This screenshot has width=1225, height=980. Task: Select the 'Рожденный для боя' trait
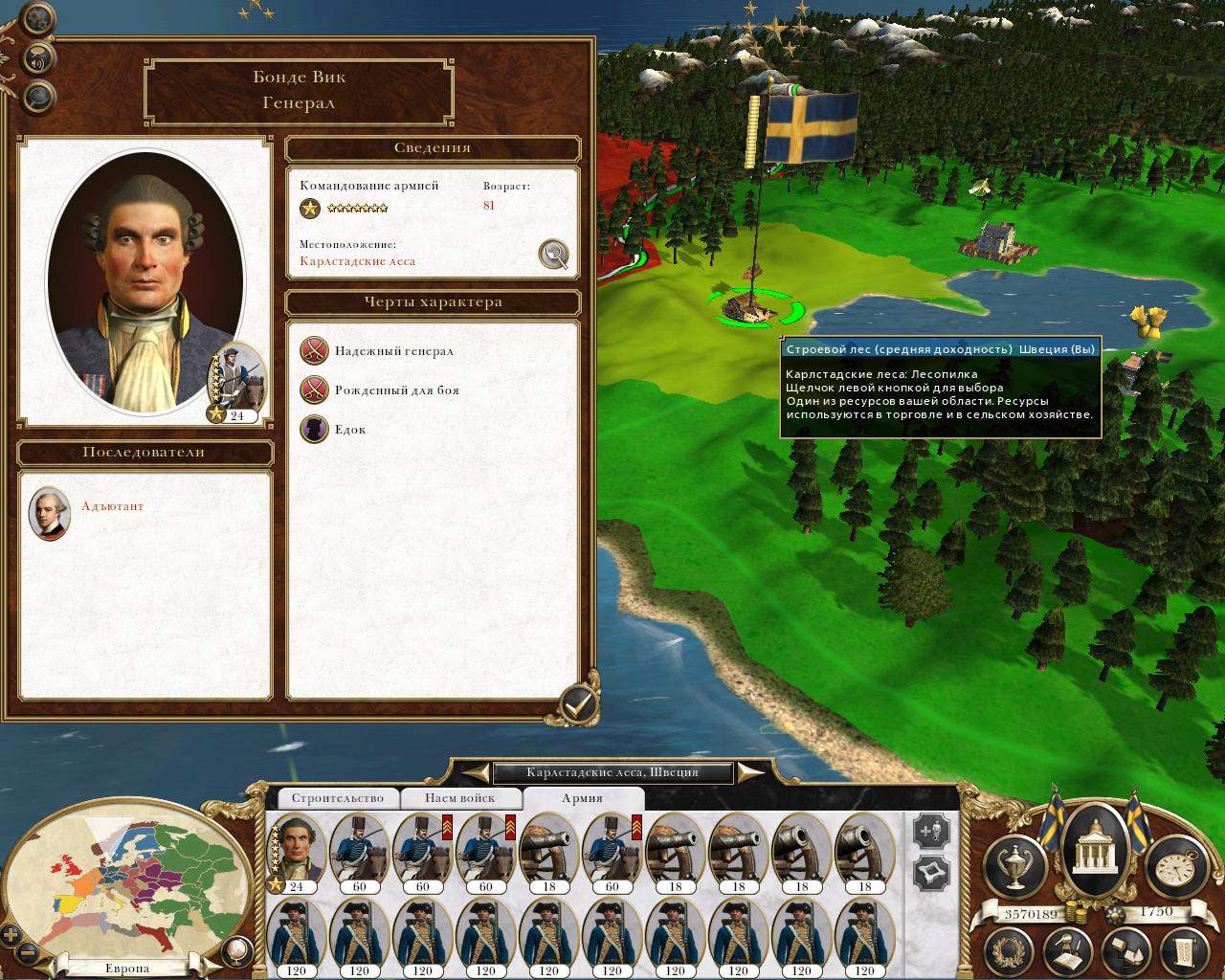pos(315,390)
